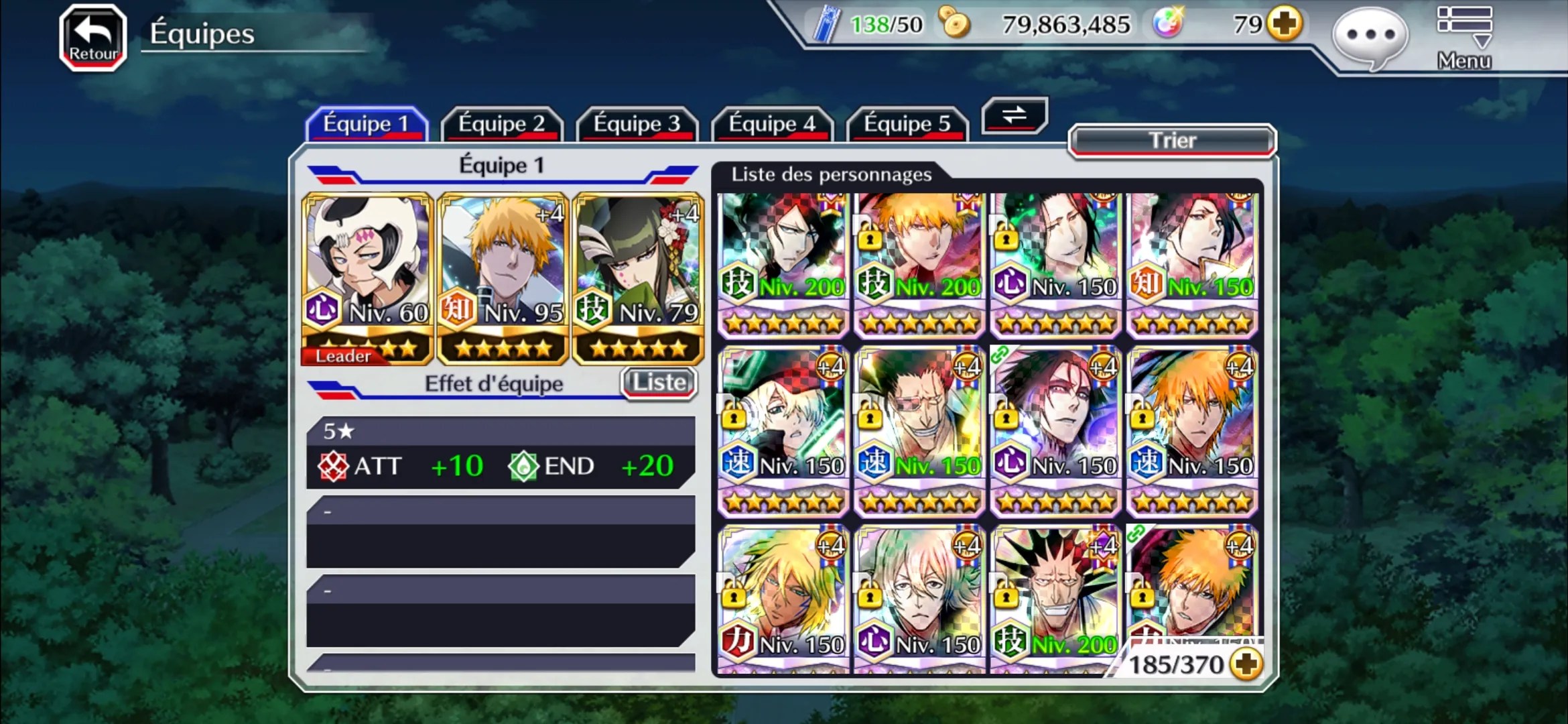Click the team swap arrows button

click(x=1015, y=115)
